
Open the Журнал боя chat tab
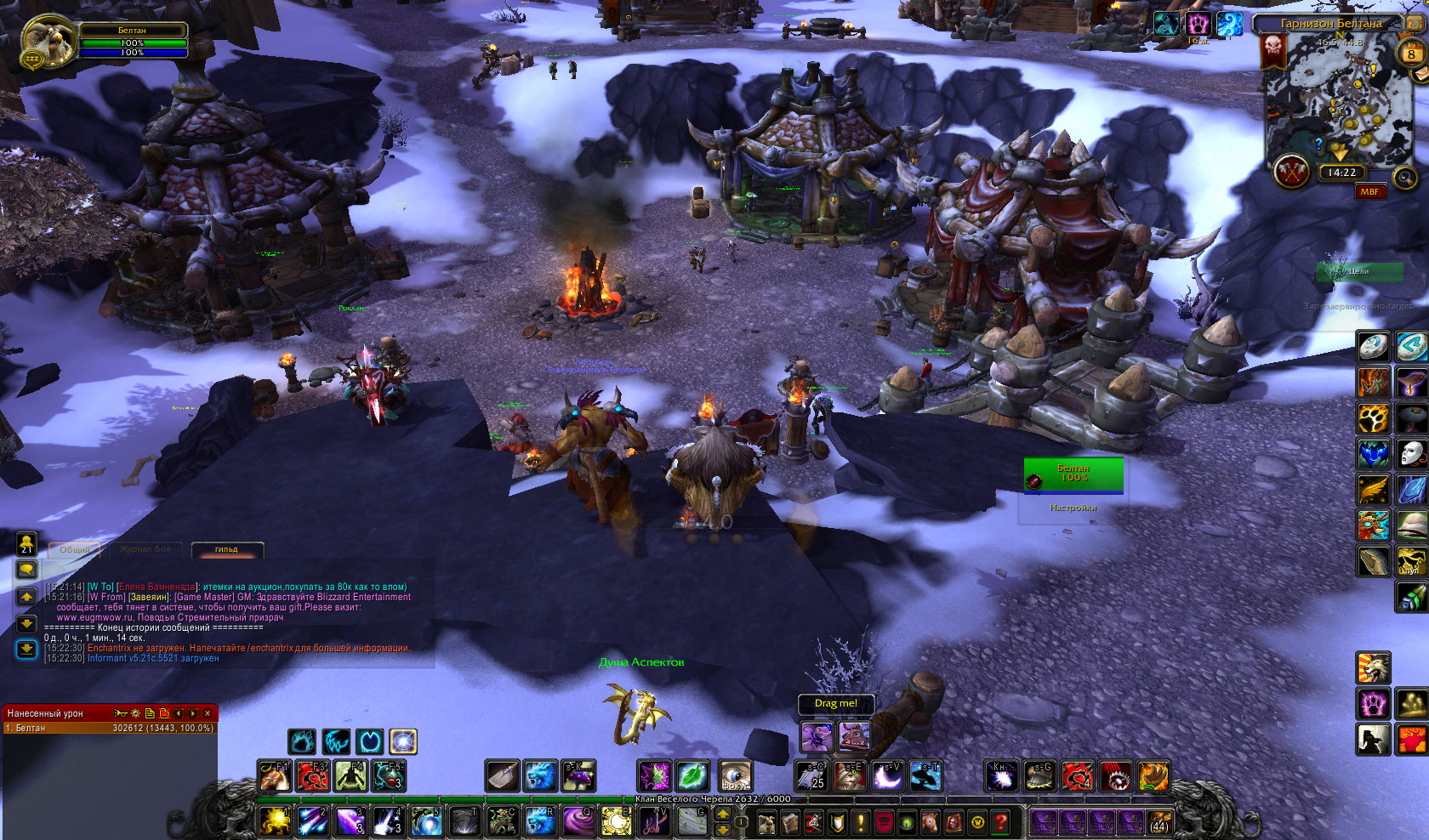tap(145, 549)
